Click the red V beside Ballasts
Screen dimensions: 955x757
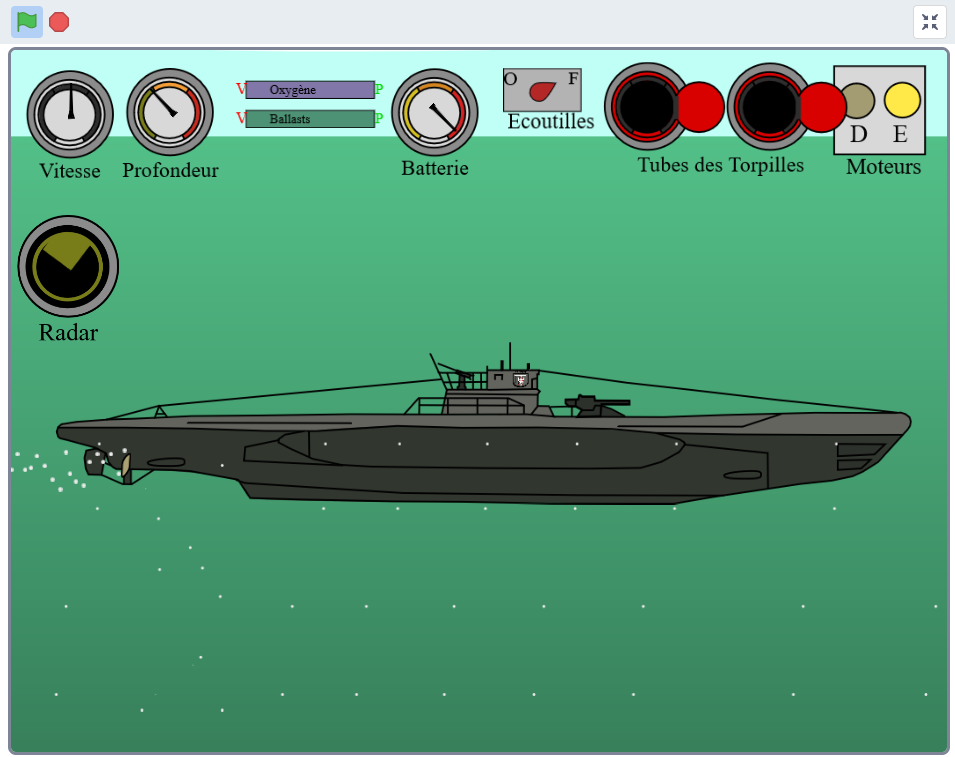point(240,118)
